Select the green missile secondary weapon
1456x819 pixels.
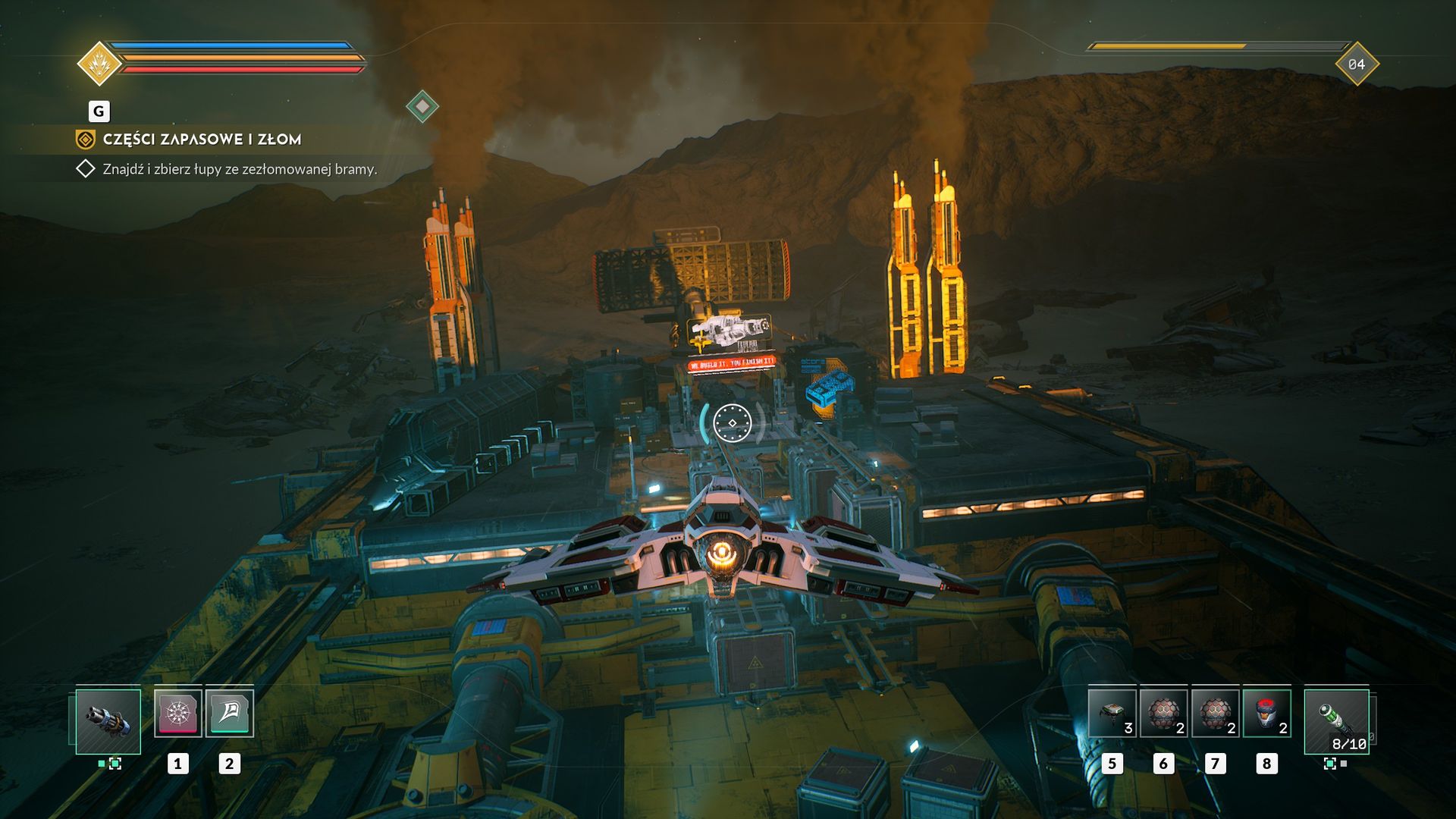point(1336,721)
